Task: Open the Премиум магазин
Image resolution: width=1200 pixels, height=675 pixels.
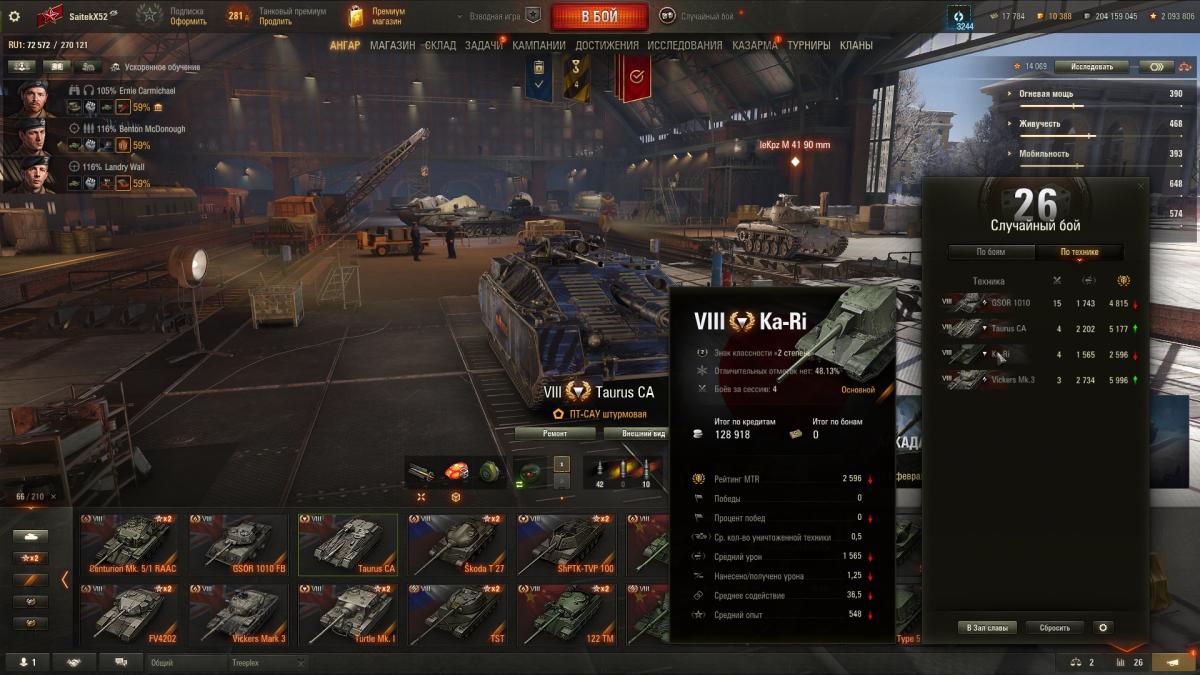Action: pyautogui.click(x=377, y=16)
